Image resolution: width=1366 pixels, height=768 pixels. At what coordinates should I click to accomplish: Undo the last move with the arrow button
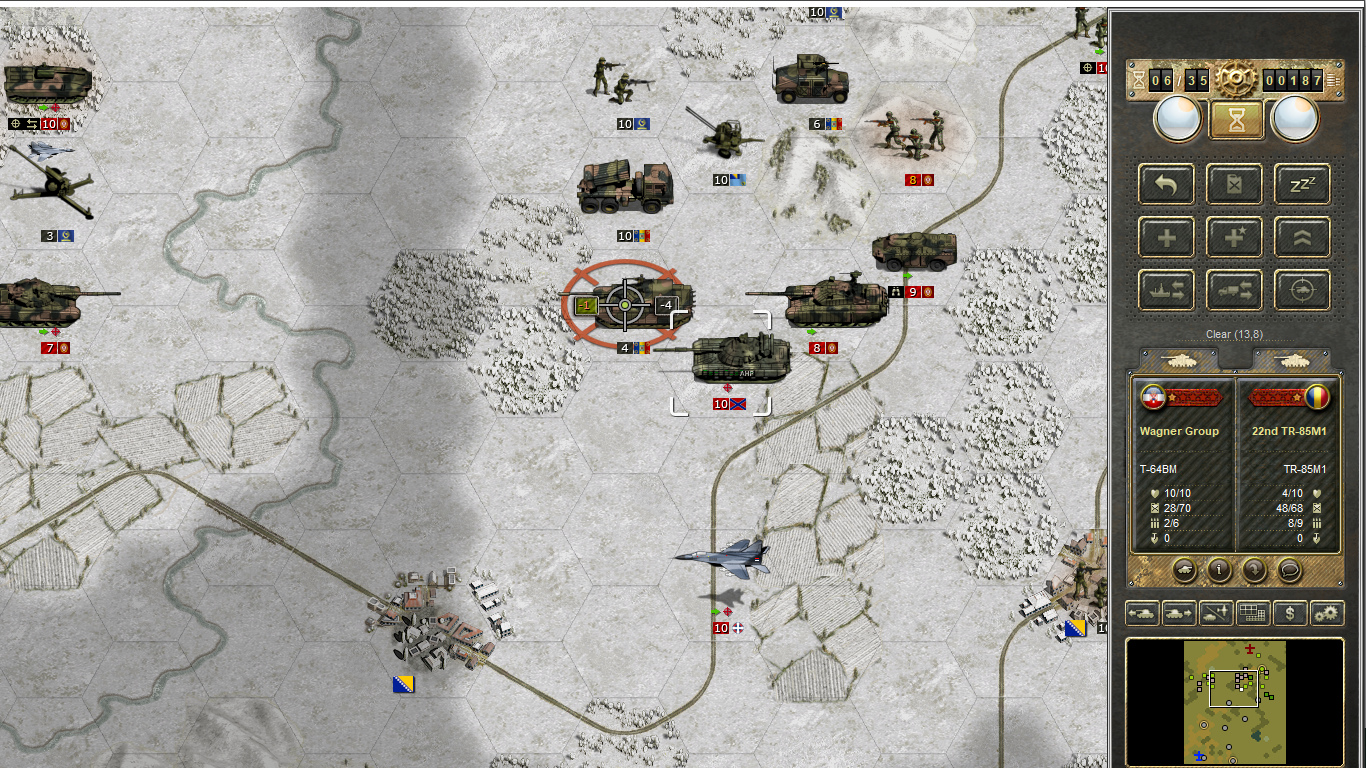[x=1166, y=184]
